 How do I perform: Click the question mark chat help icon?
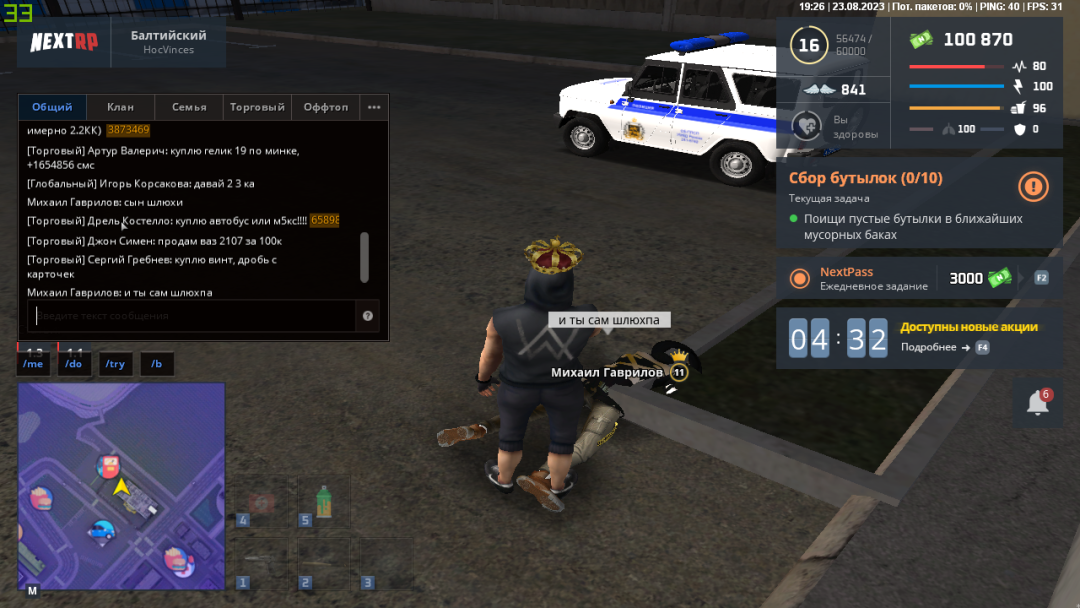point(368,316)
